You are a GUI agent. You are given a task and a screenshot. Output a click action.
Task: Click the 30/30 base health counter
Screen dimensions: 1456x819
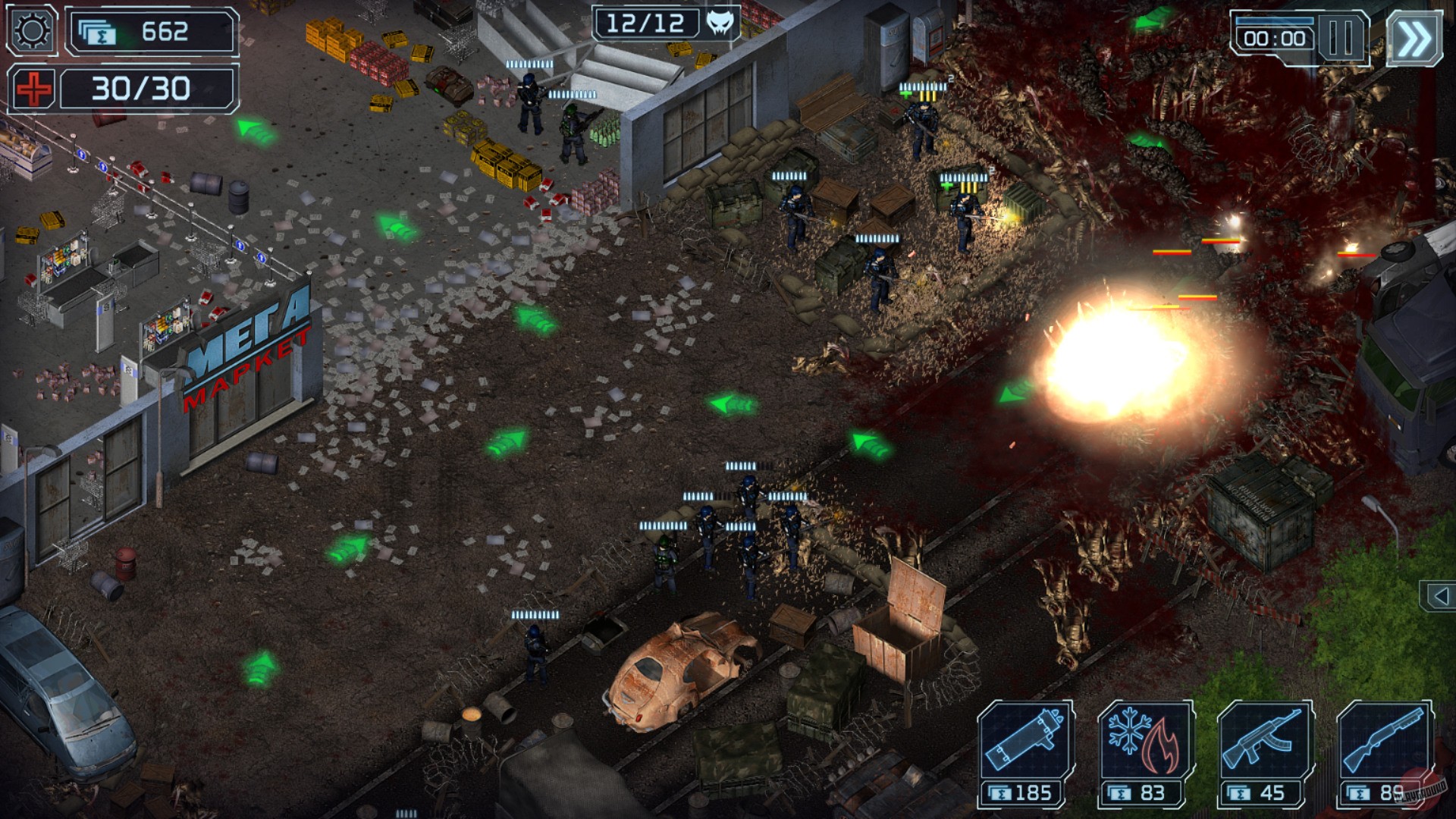(x=139, y=88)
